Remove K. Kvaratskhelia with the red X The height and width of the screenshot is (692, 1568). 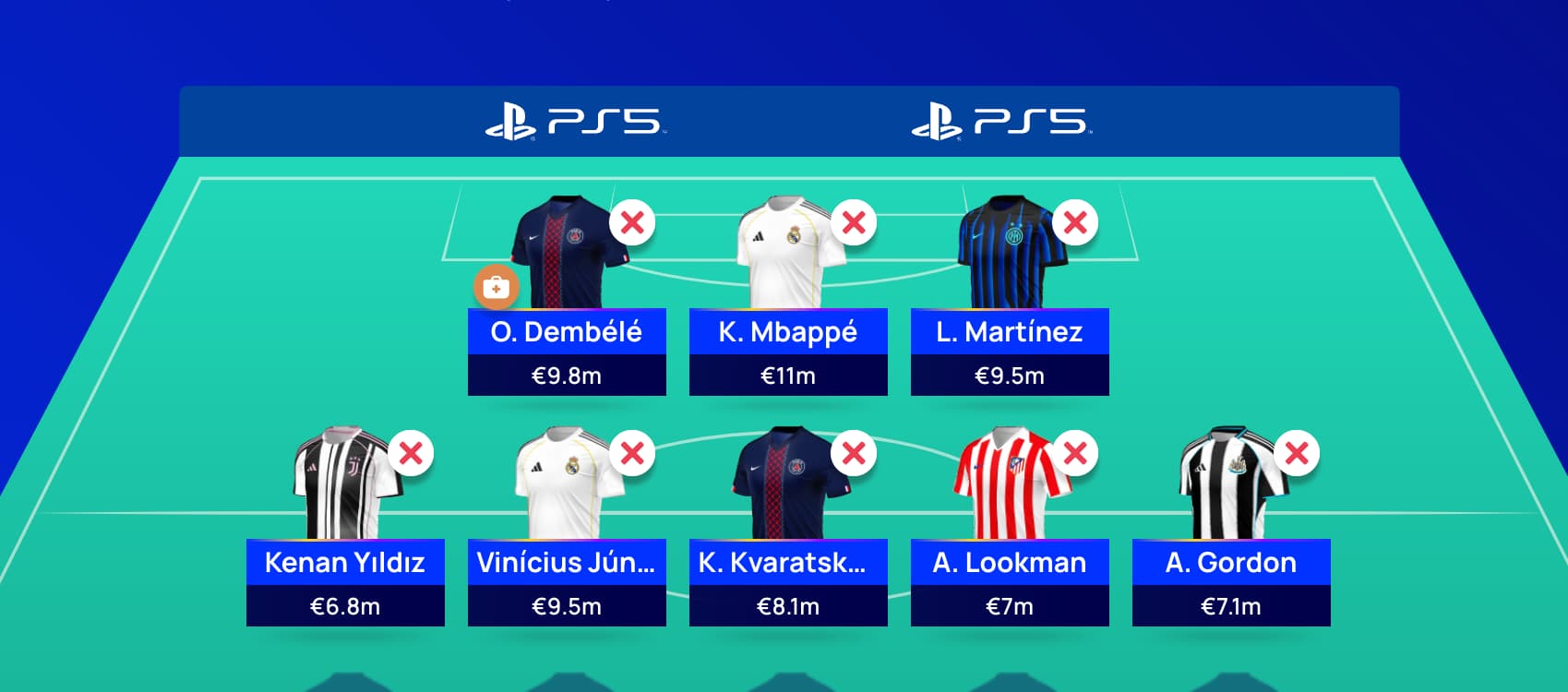pos(853,452)
